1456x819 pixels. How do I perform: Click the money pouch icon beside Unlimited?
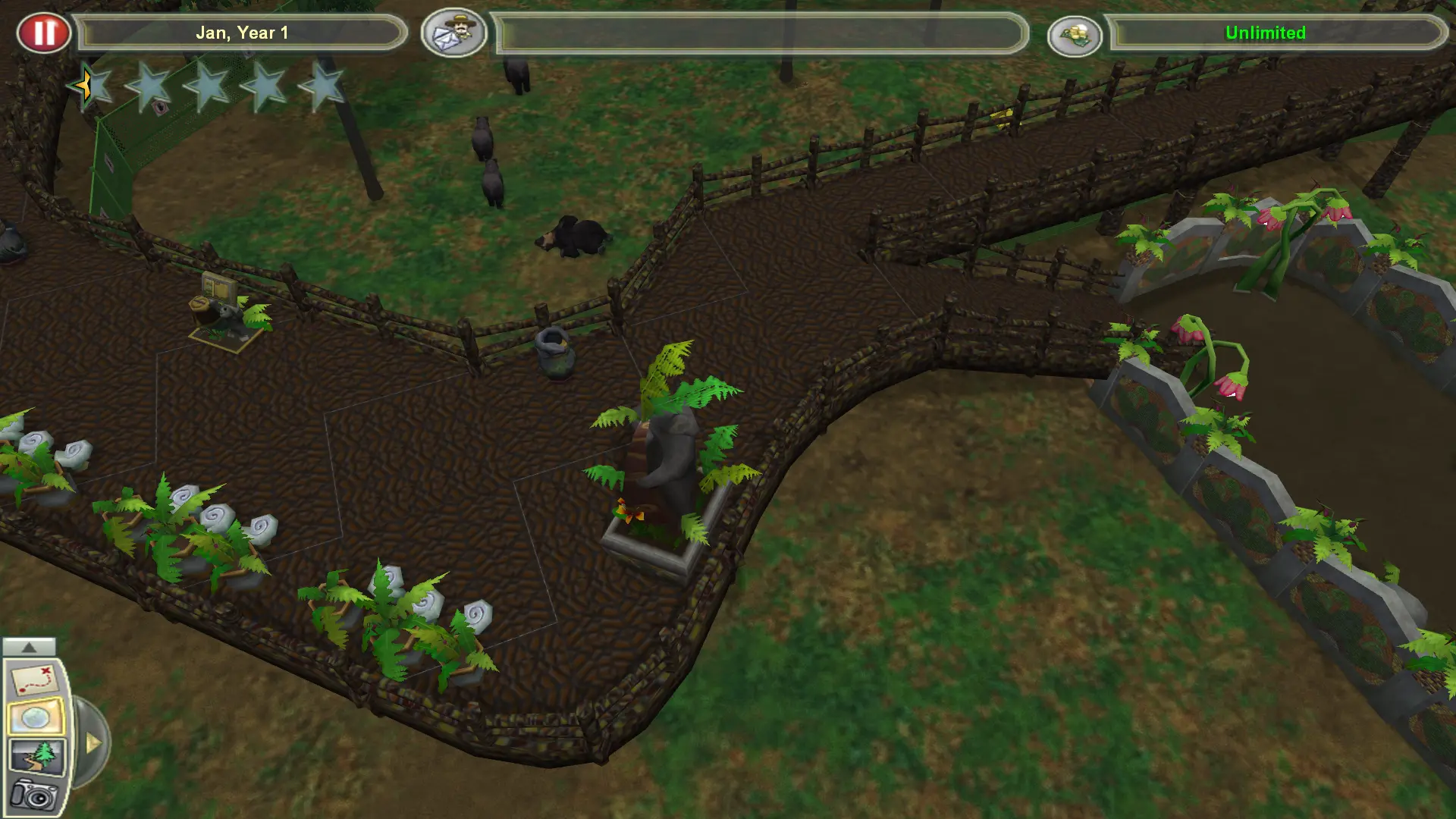pos(1077,33)
